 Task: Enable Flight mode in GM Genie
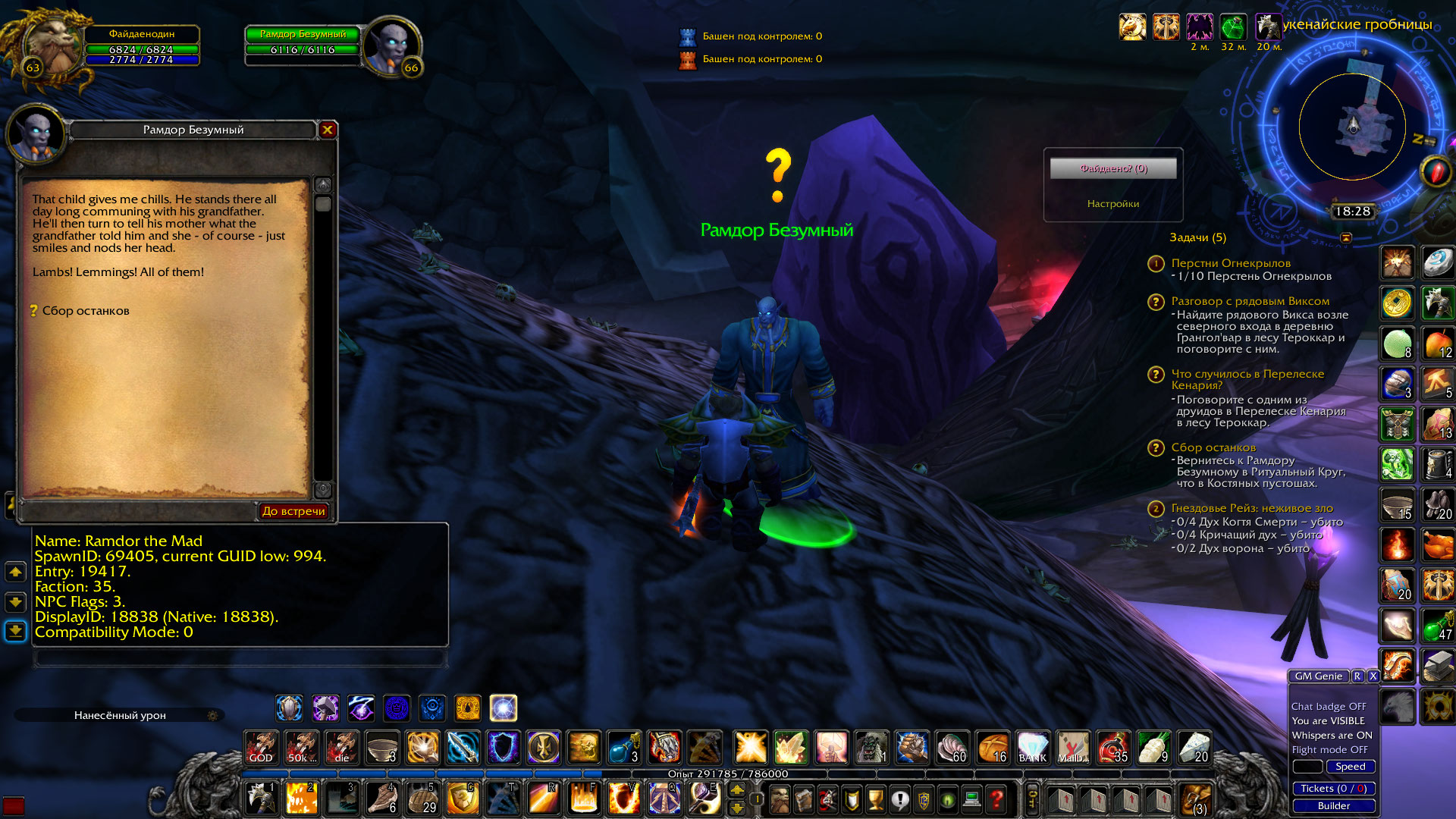tap(1332, 749)
